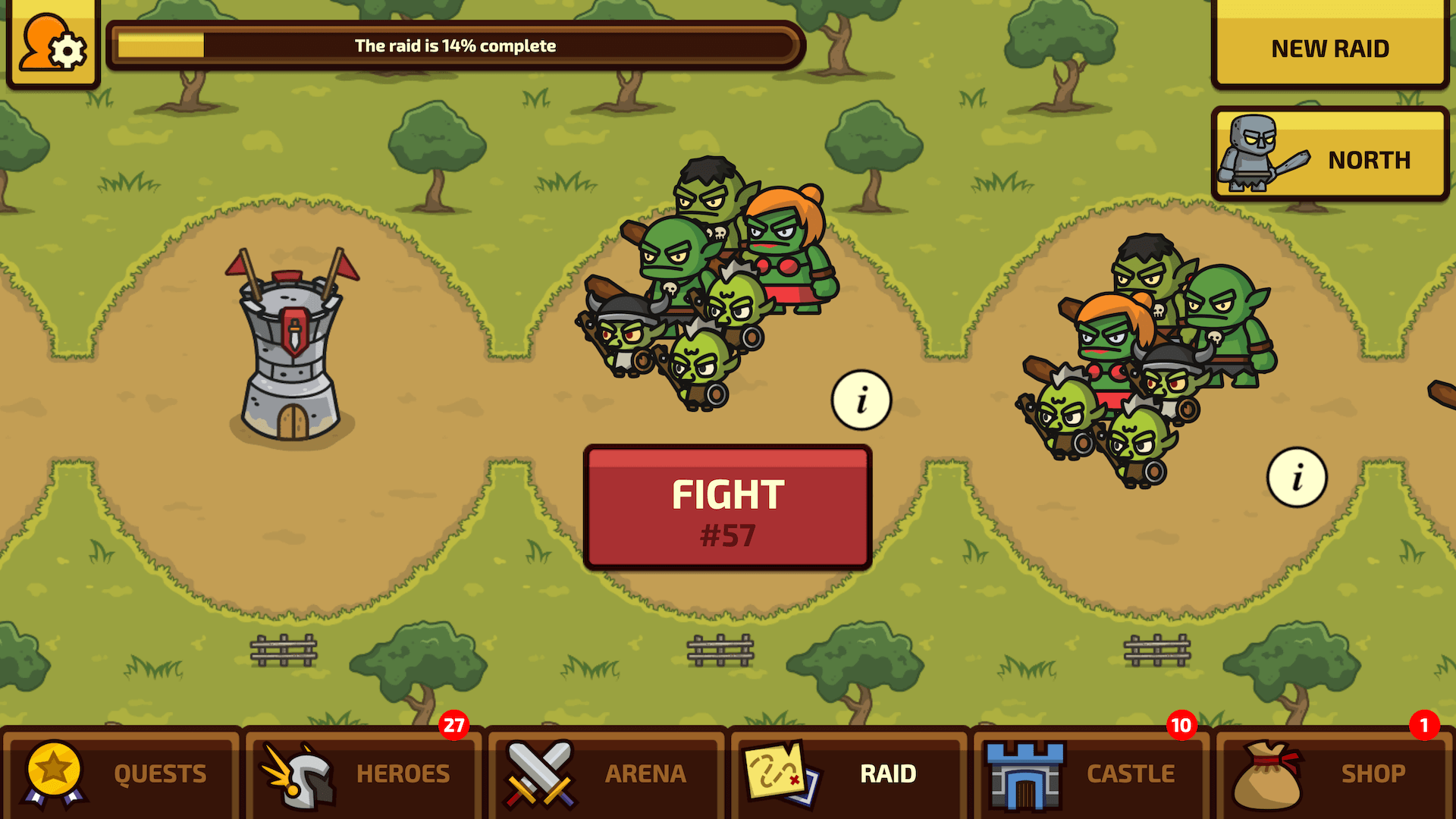Image resolution: width=1456 pixels, height=819 pixels.
Task: Open the Raid map icon
Action: pos(780,772)
